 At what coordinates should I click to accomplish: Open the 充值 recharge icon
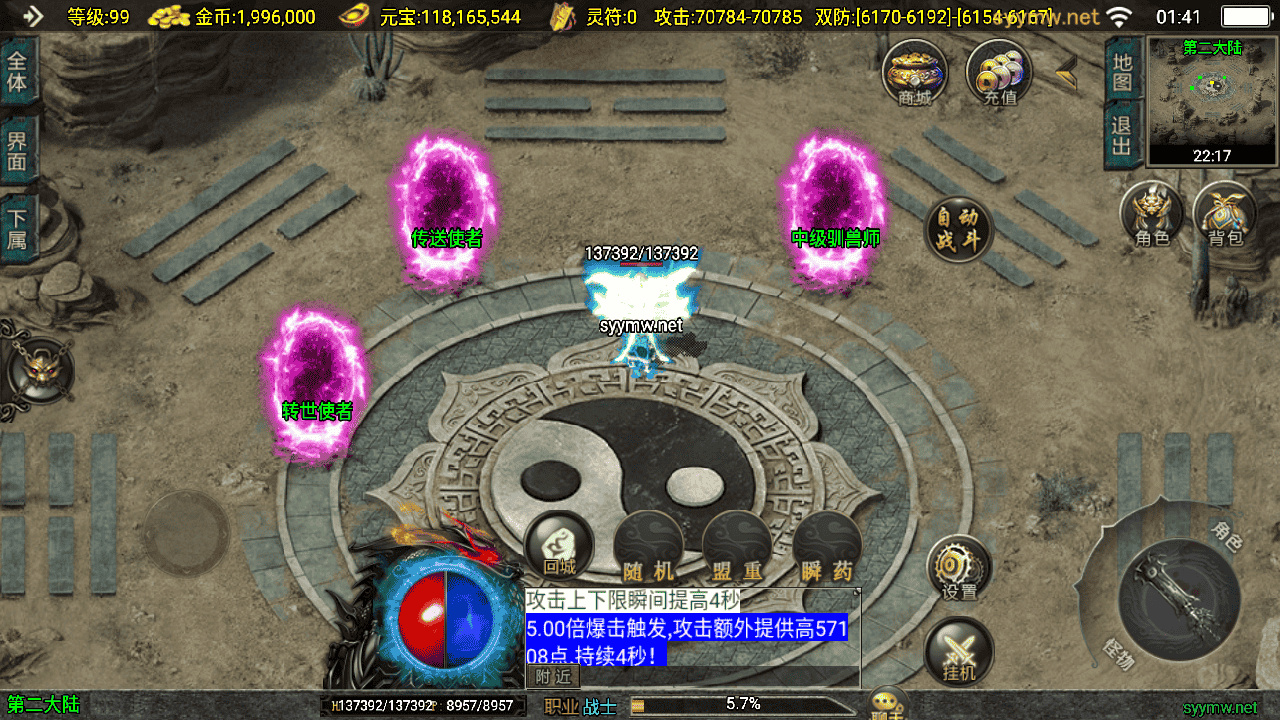click(x=999, y=72)
